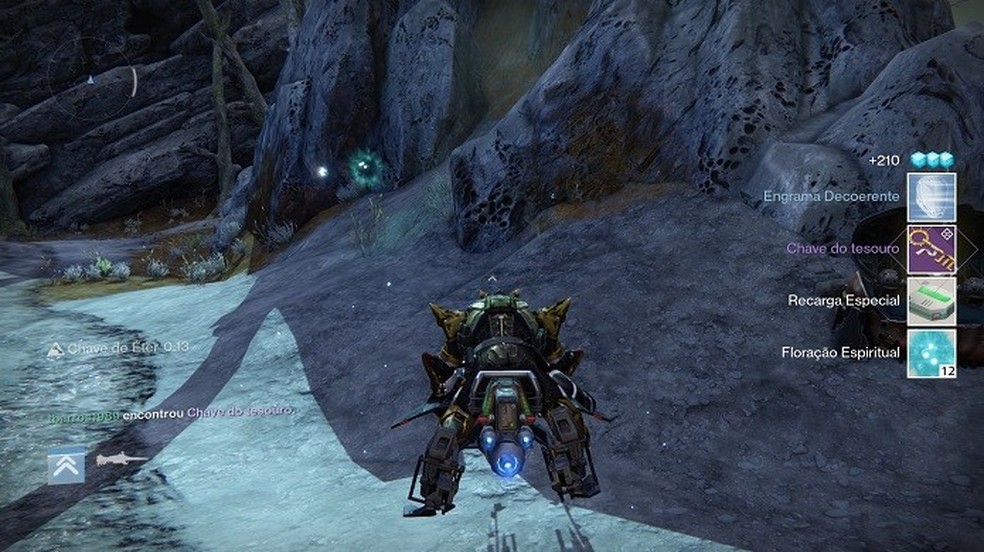
Task: Click the radar in the corner
Action: 92,80
